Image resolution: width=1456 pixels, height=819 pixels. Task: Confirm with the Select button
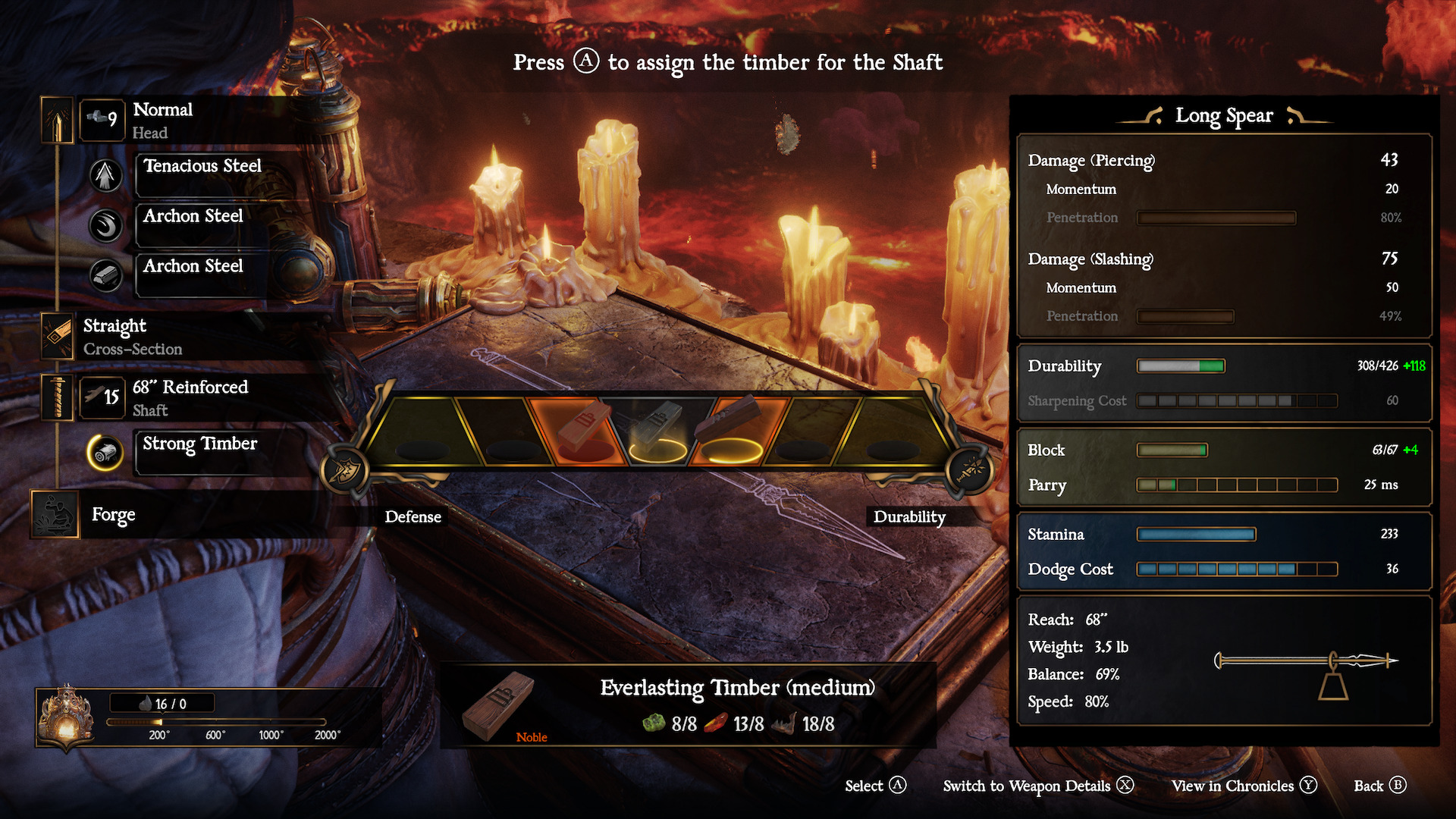pyautogui.click(x=875, y=786)
